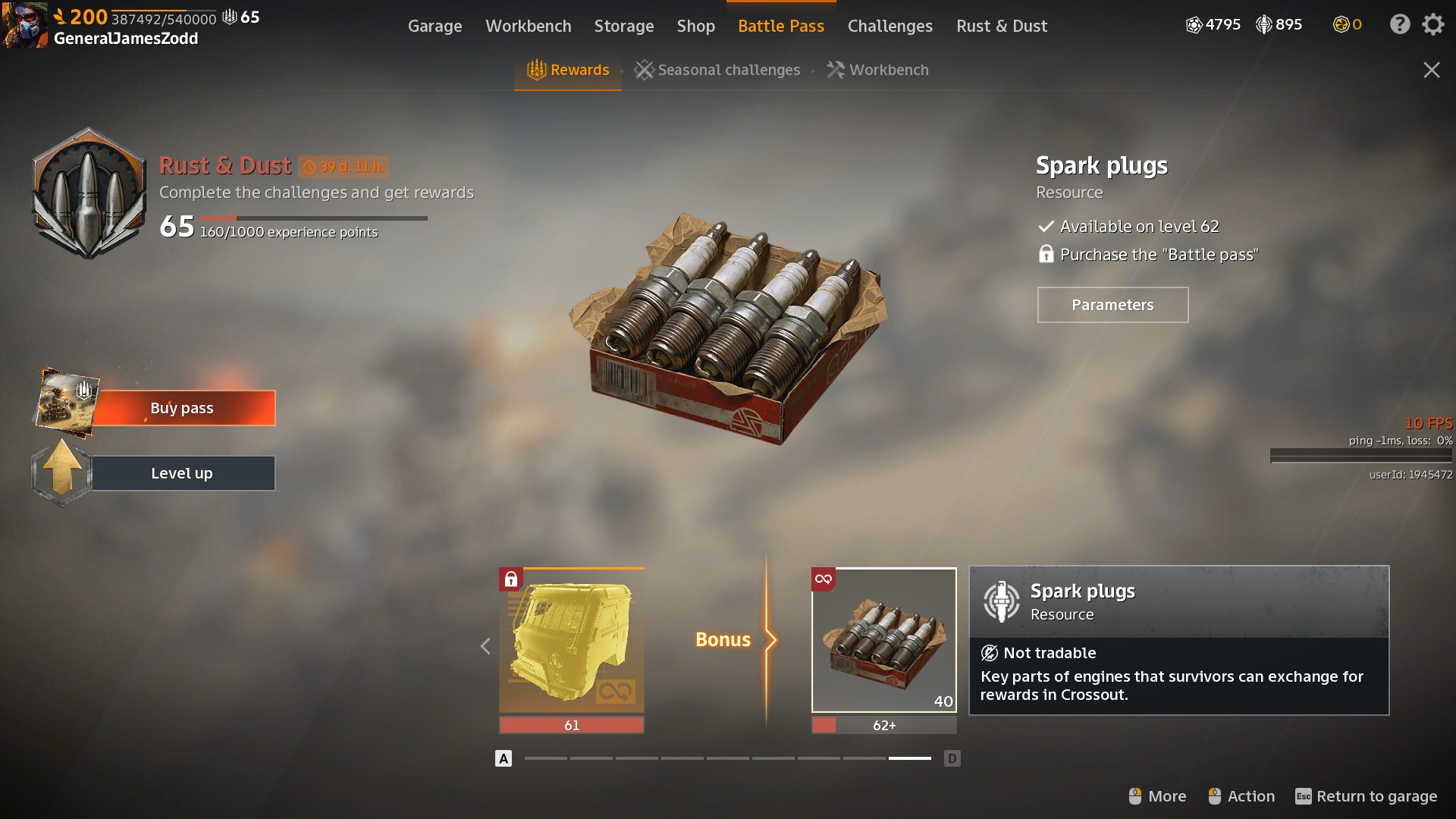
Task: Select the Spark plugs bonus reward tile
Action: tap(883, 641)
